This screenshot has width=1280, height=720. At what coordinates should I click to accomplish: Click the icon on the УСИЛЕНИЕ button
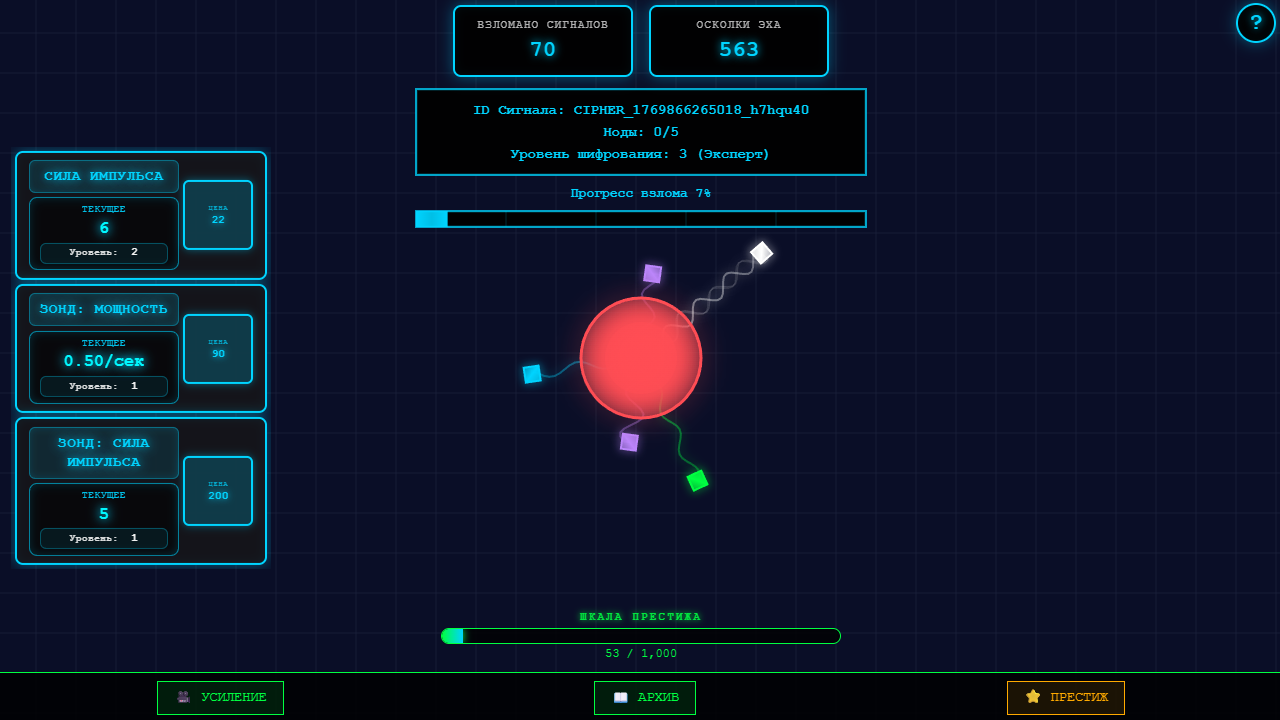click(x=182, y=697)
